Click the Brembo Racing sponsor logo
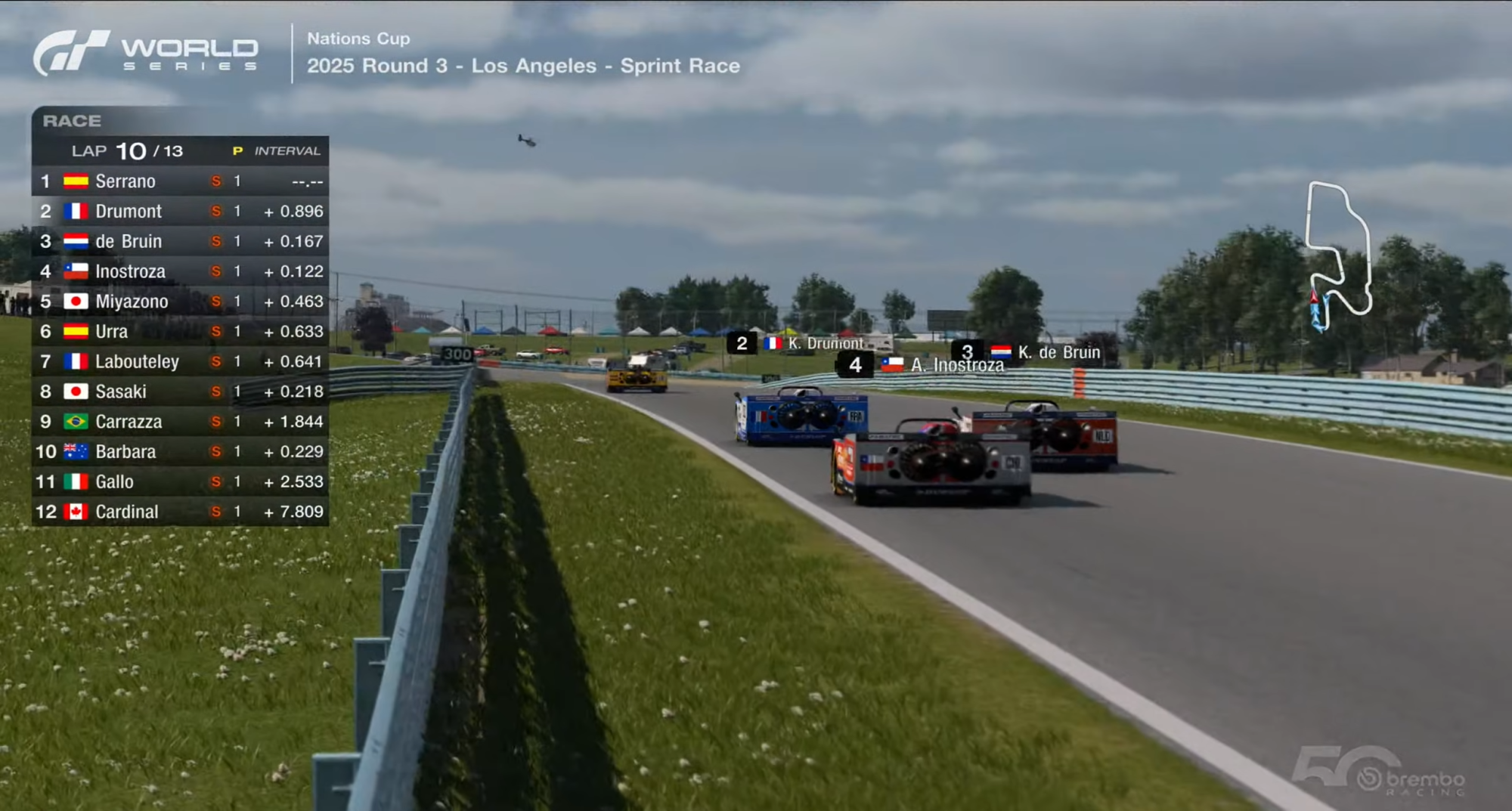The image size is (1512, 811). (1410, 778)
